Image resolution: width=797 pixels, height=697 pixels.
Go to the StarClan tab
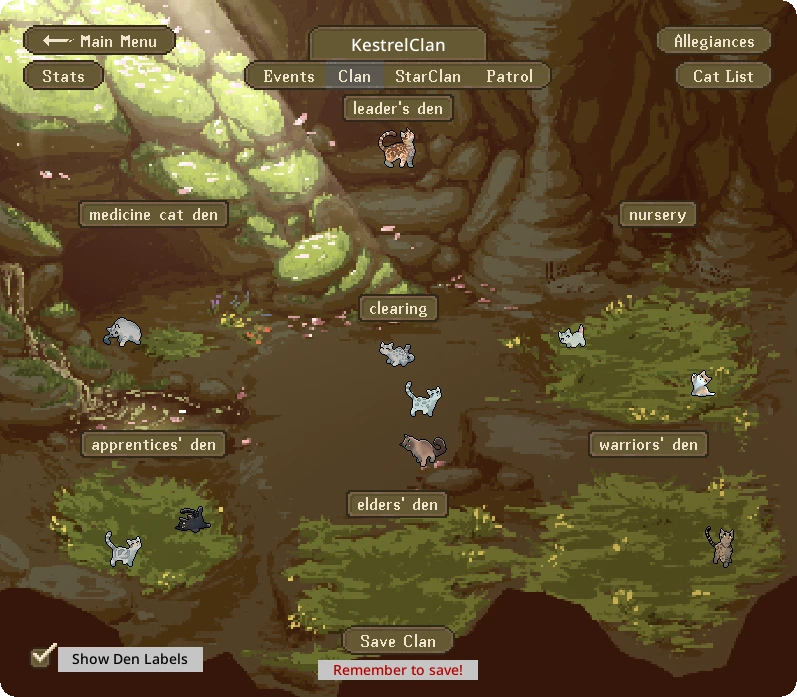coord(427,76)
